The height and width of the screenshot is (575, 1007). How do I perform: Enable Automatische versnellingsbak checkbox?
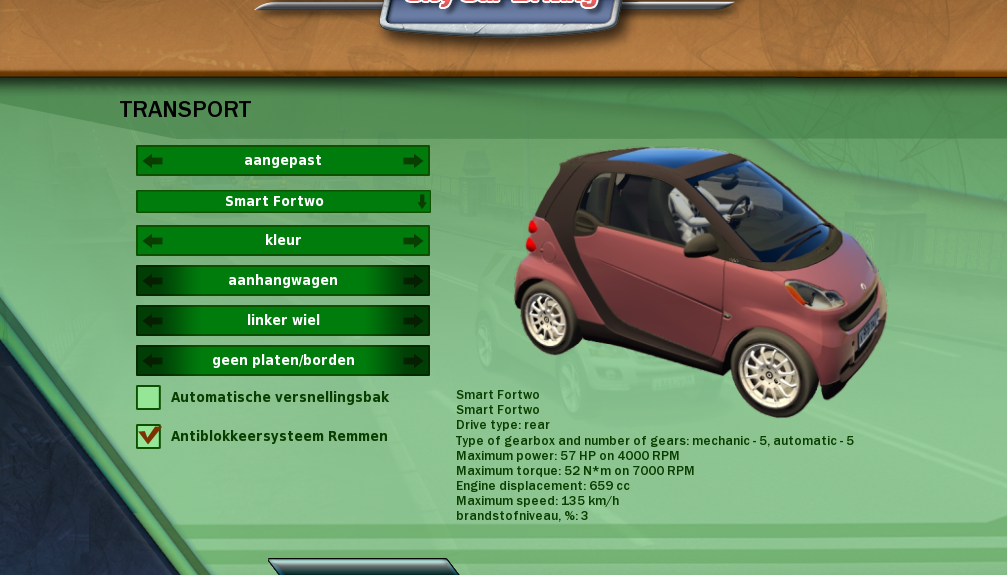click(149, 398)
